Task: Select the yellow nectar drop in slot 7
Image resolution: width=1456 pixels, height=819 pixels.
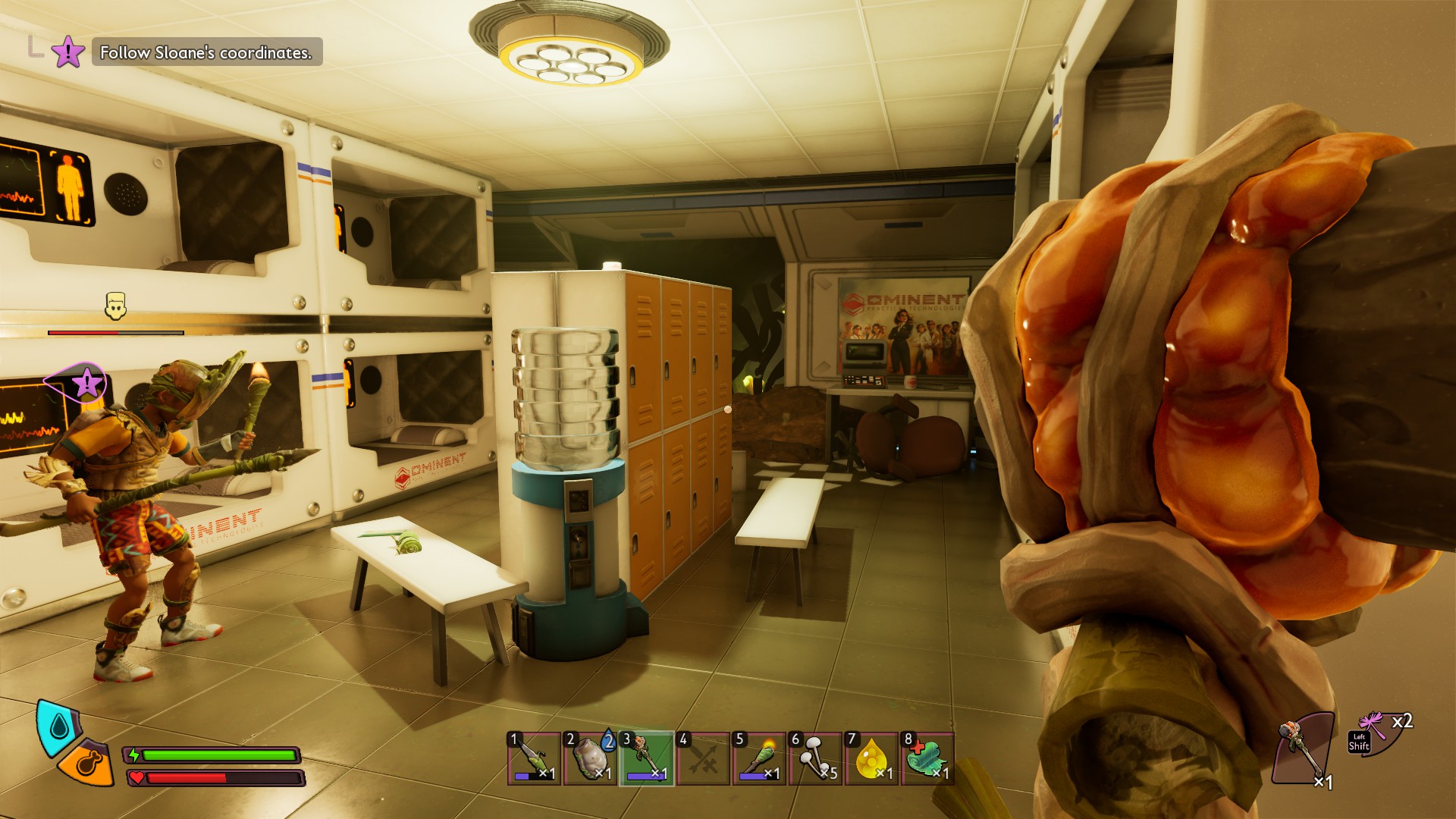Action: coord(871,758)
